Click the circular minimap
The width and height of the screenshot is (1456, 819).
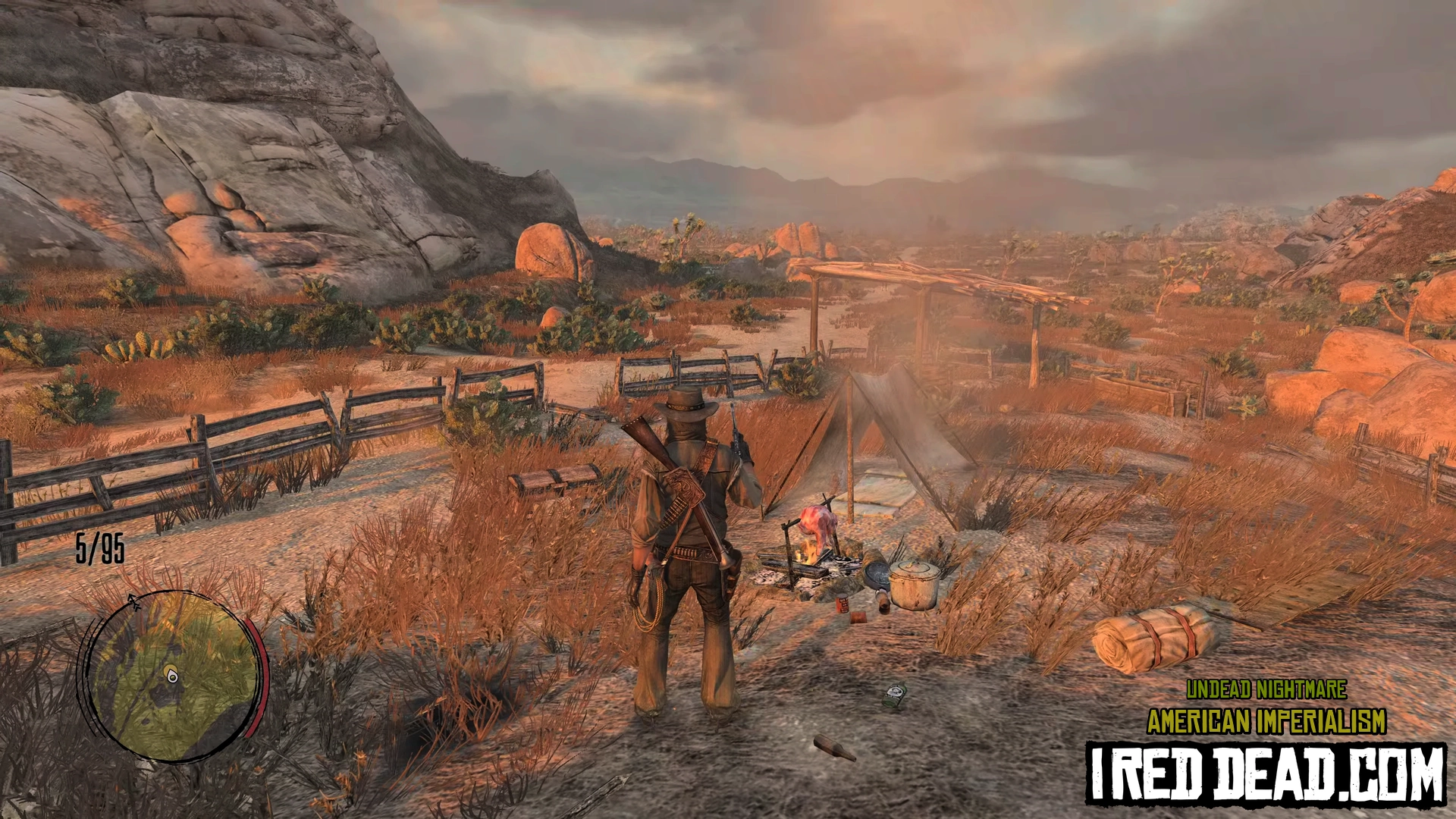[x=174, y=675]
